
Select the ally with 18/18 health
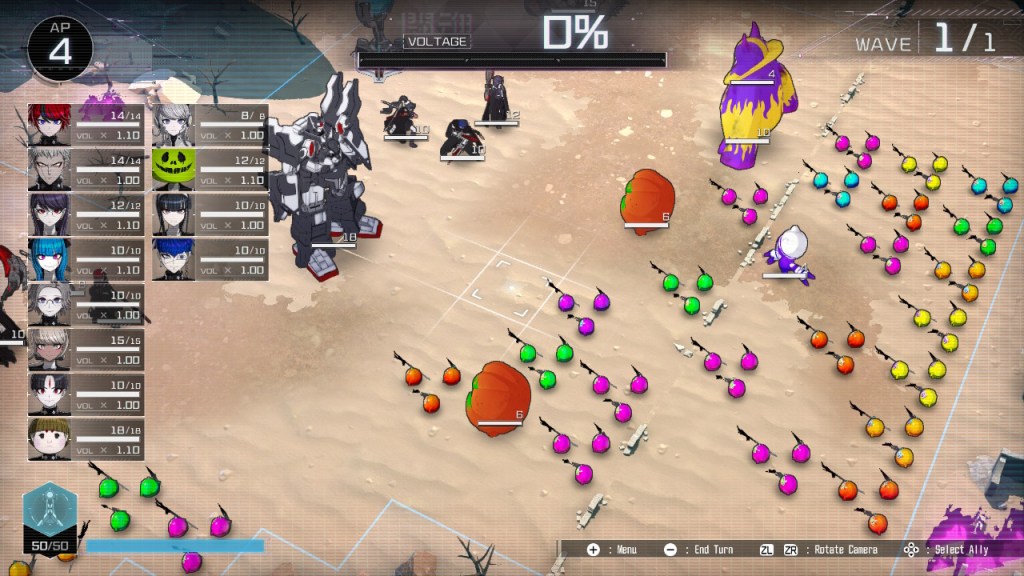click(49, 439)
